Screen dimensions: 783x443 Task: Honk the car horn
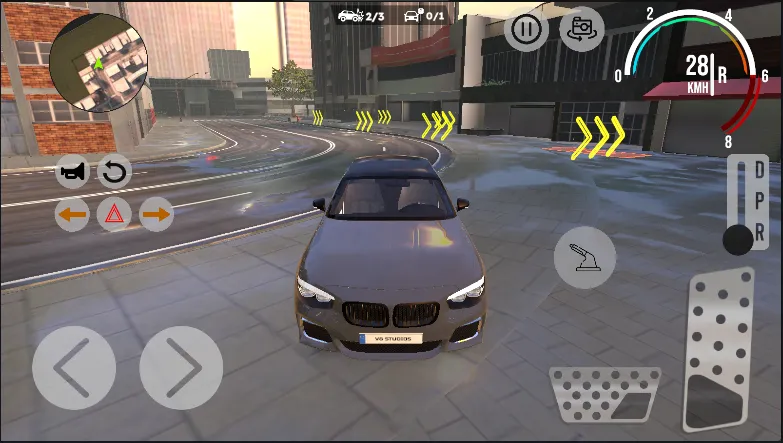click(72, 172)
